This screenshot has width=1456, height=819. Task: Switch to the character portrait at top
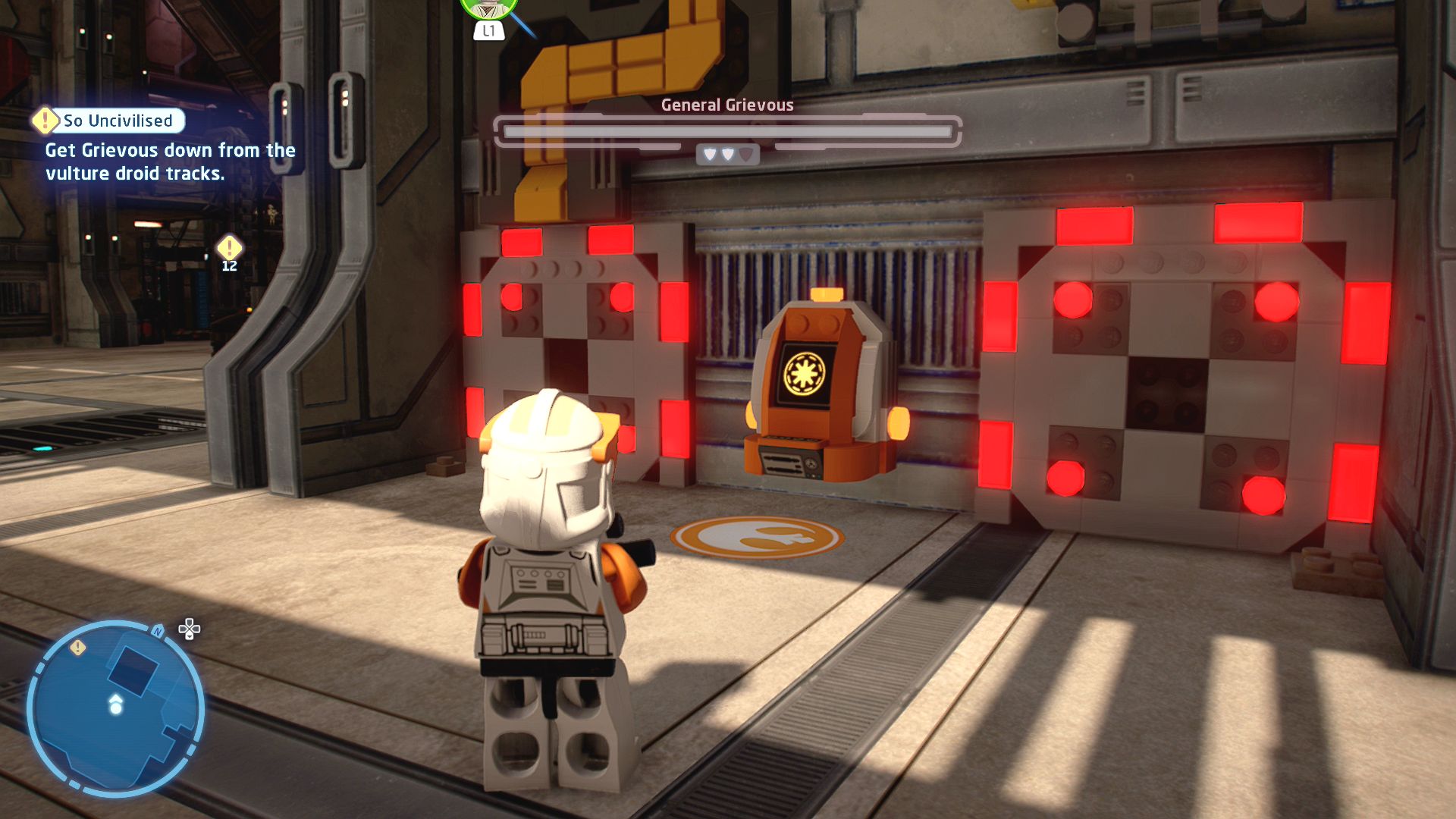(488, 8)
